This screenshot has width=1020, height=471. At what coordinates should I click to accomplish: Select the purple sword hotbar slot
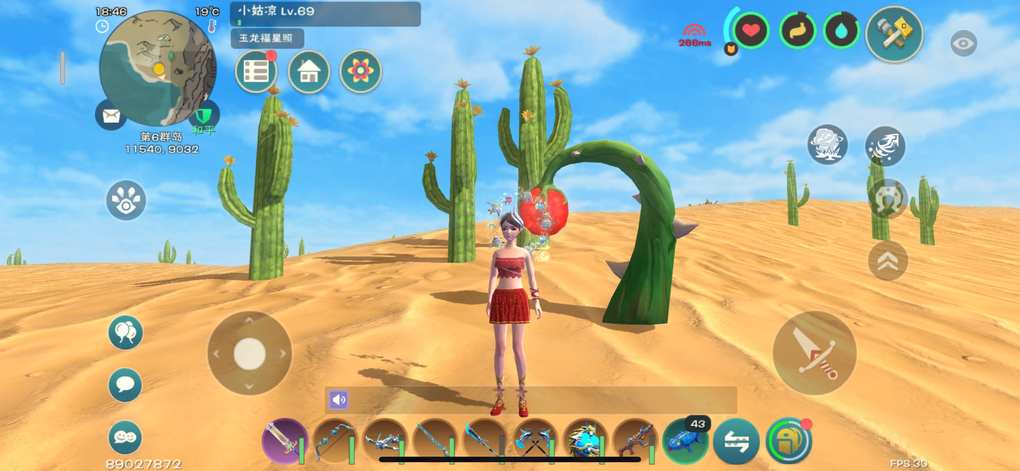click(284, 440)
